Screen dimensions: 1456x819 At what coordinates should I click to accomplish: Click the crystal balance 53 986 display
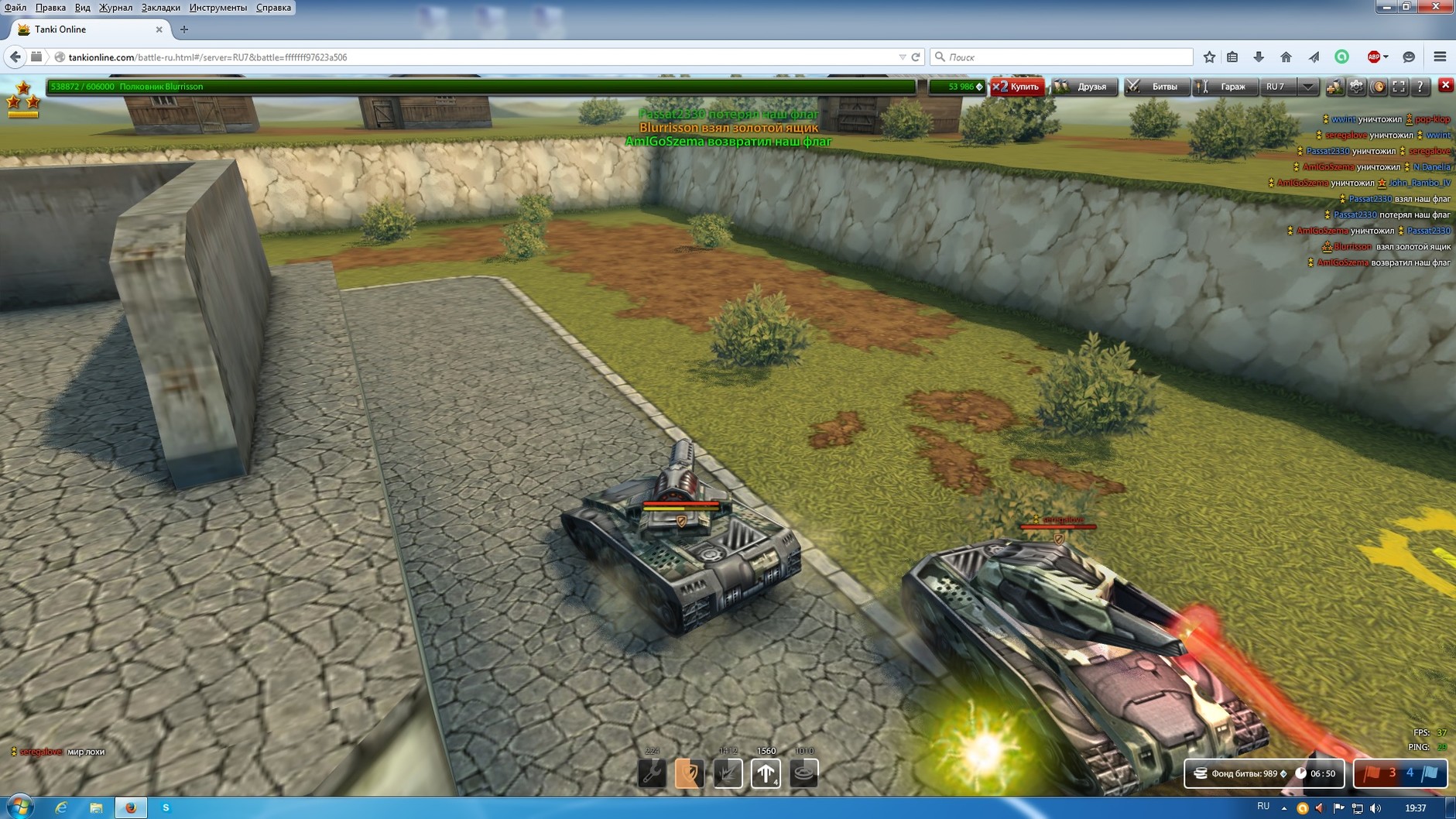click(x=958, y=87)
